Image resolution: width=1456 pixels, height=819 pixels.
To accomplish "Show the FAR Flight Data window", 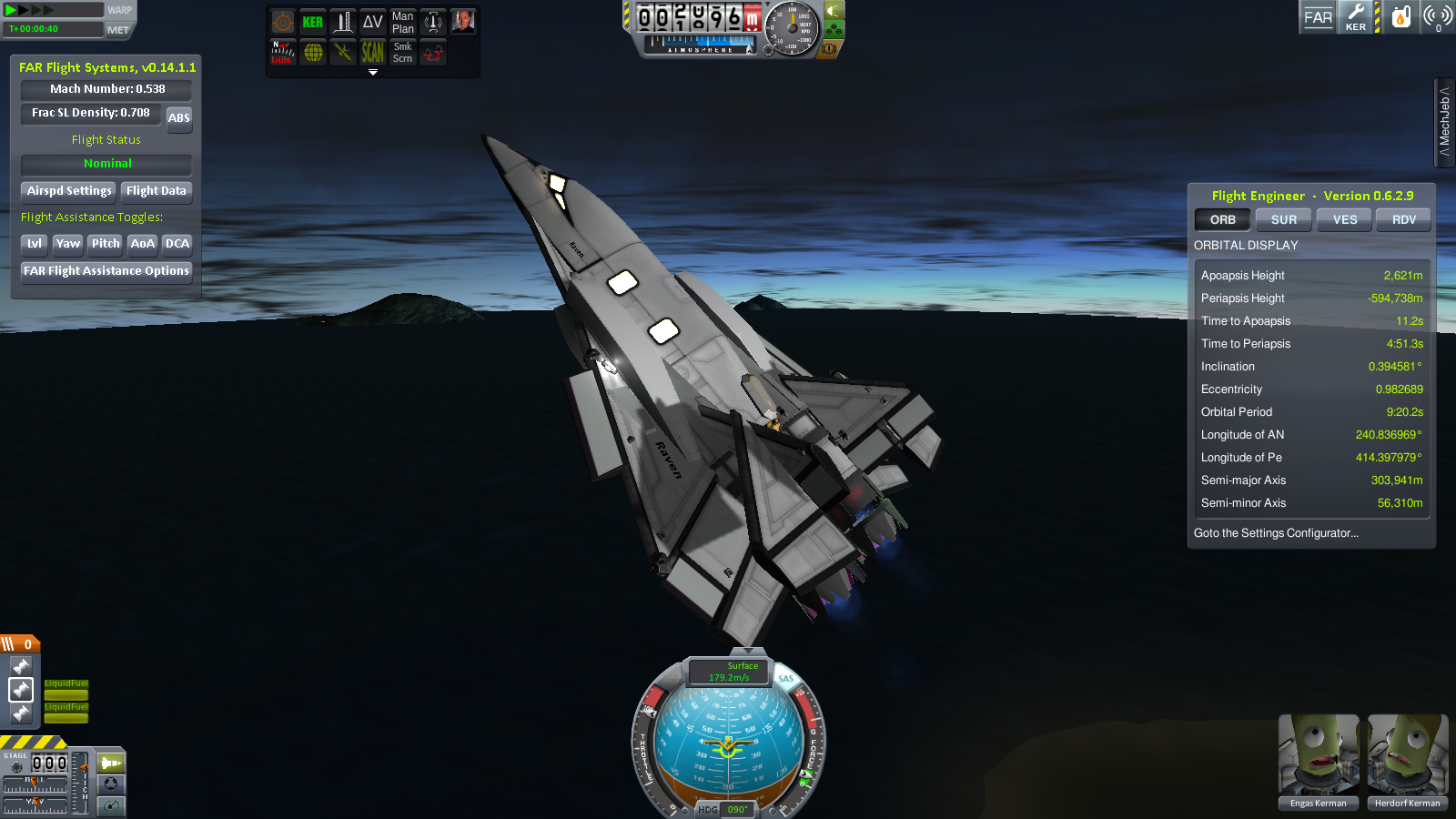I will click(157, 191).
